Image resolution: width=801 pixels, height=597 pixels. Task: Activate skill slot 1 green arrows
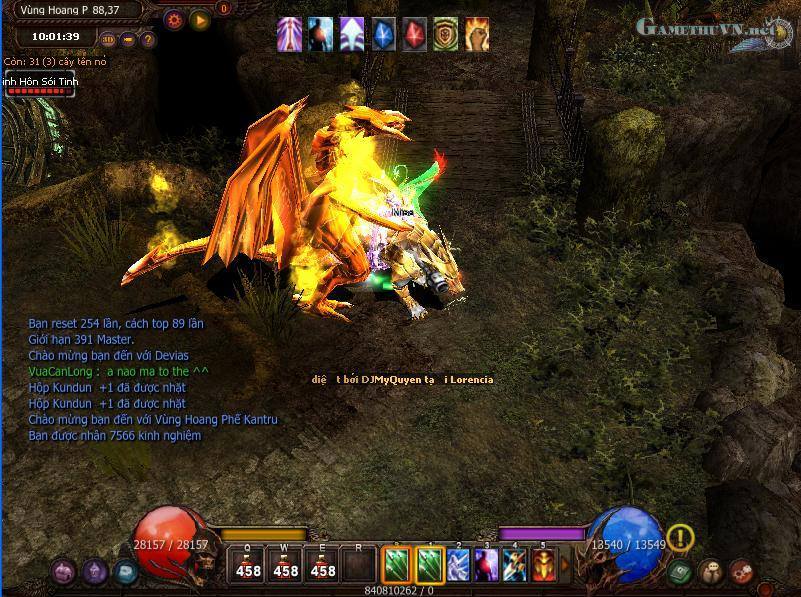click(x=429, y=565)
